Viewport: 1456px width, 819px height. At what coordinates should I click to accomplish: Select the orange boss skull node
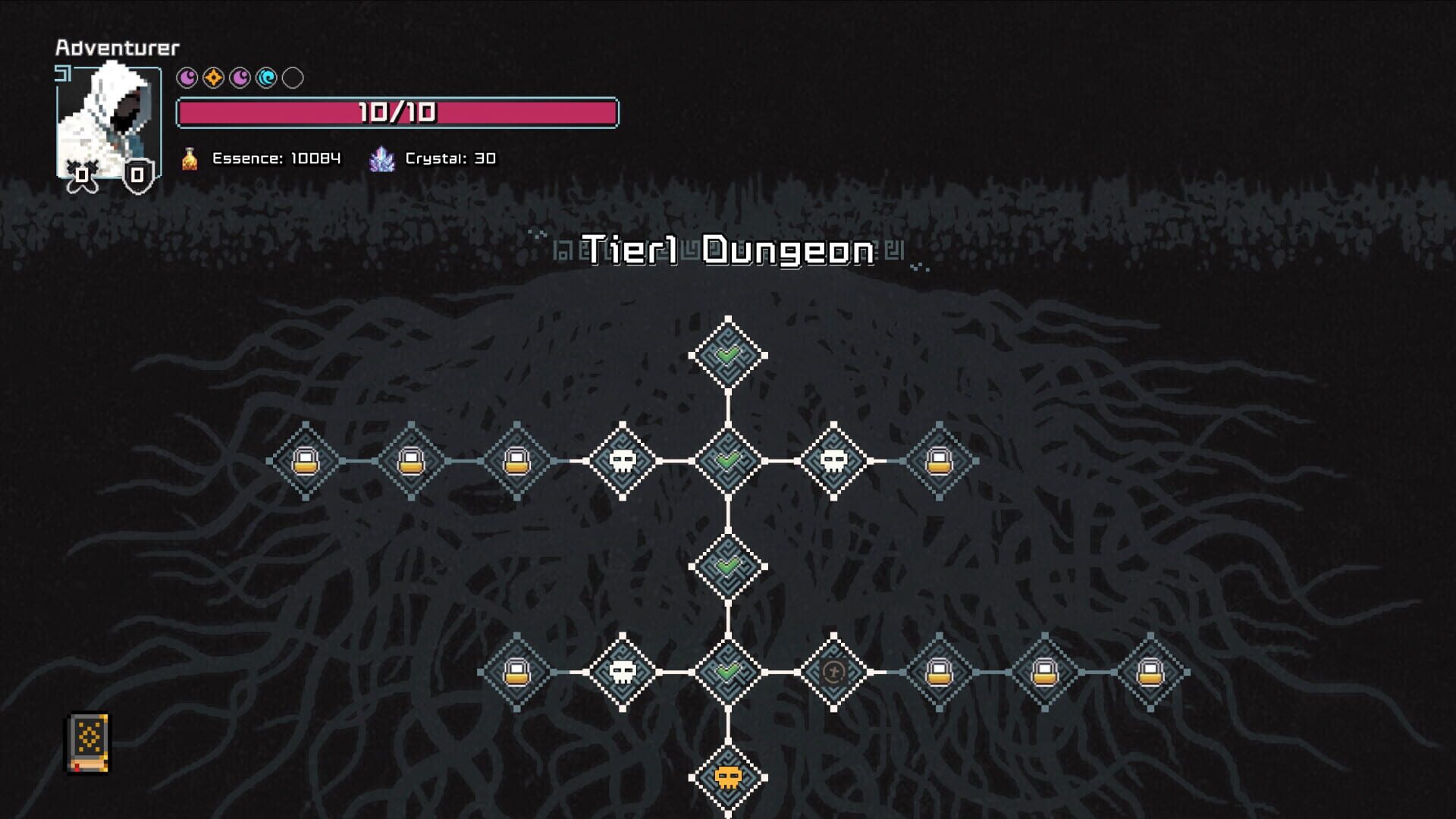pos(728,779)
